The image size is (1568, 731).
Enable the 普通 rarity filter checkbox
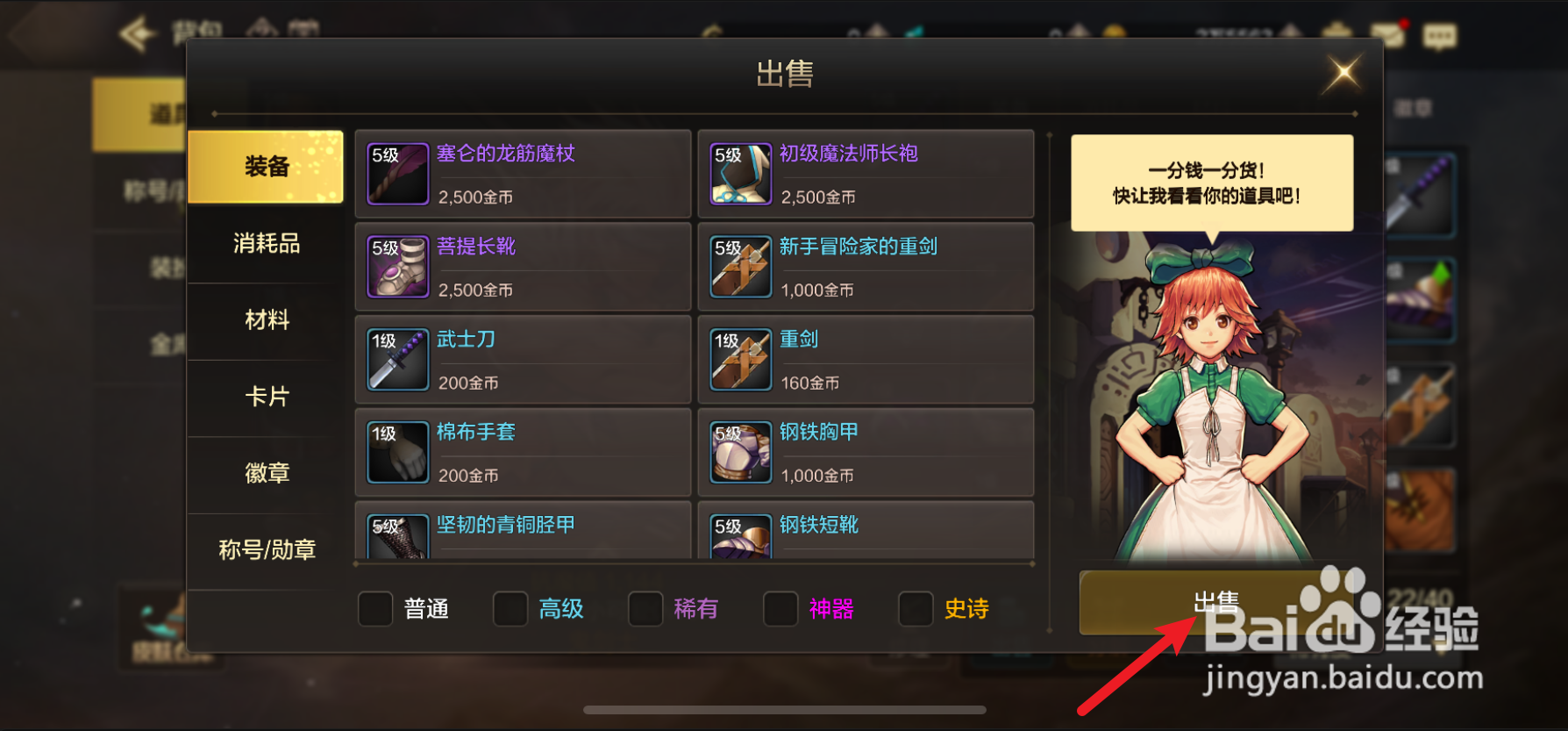[374, 608]
